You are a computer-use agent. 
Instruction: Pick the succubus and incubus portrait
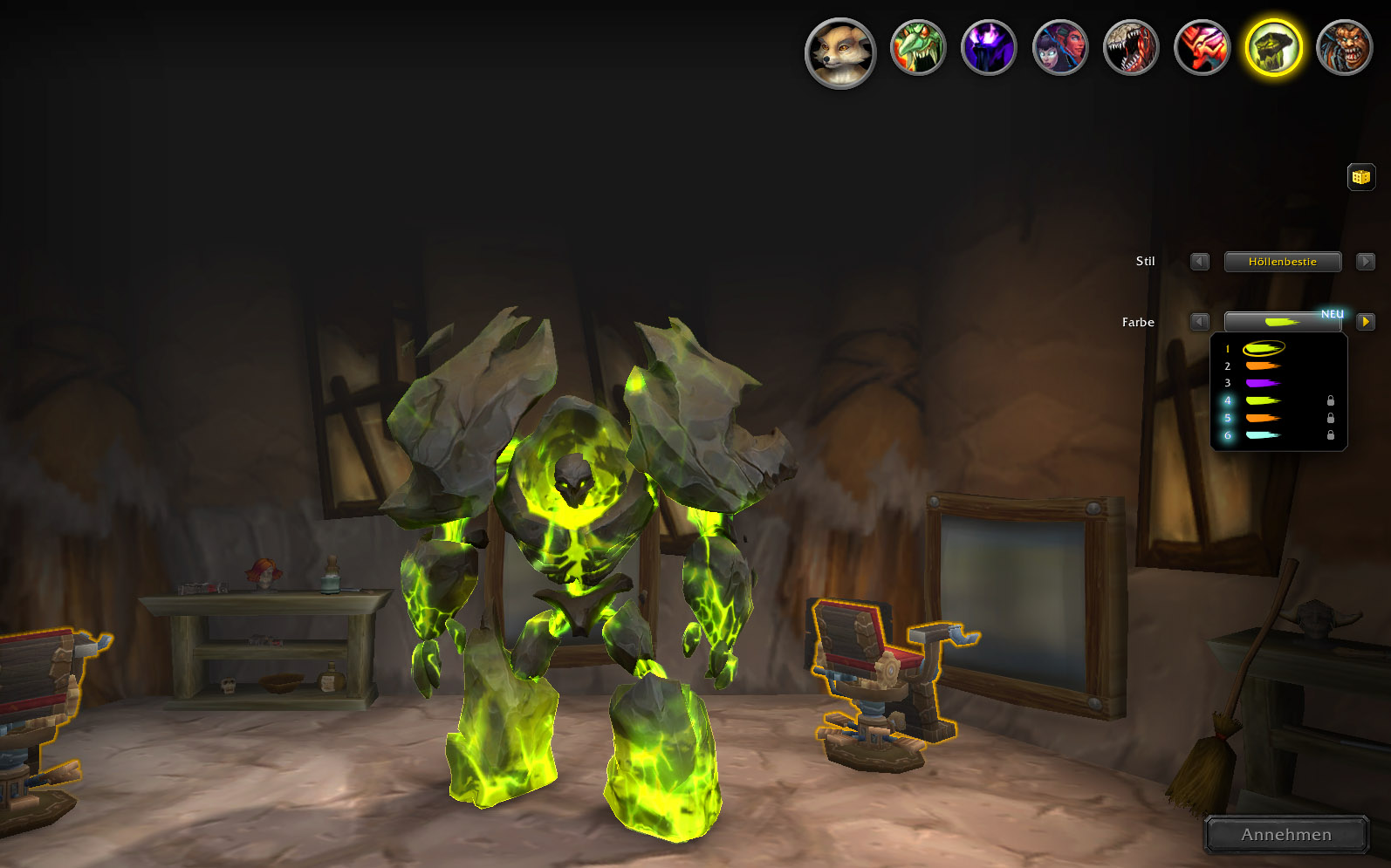click(1060, 47)
